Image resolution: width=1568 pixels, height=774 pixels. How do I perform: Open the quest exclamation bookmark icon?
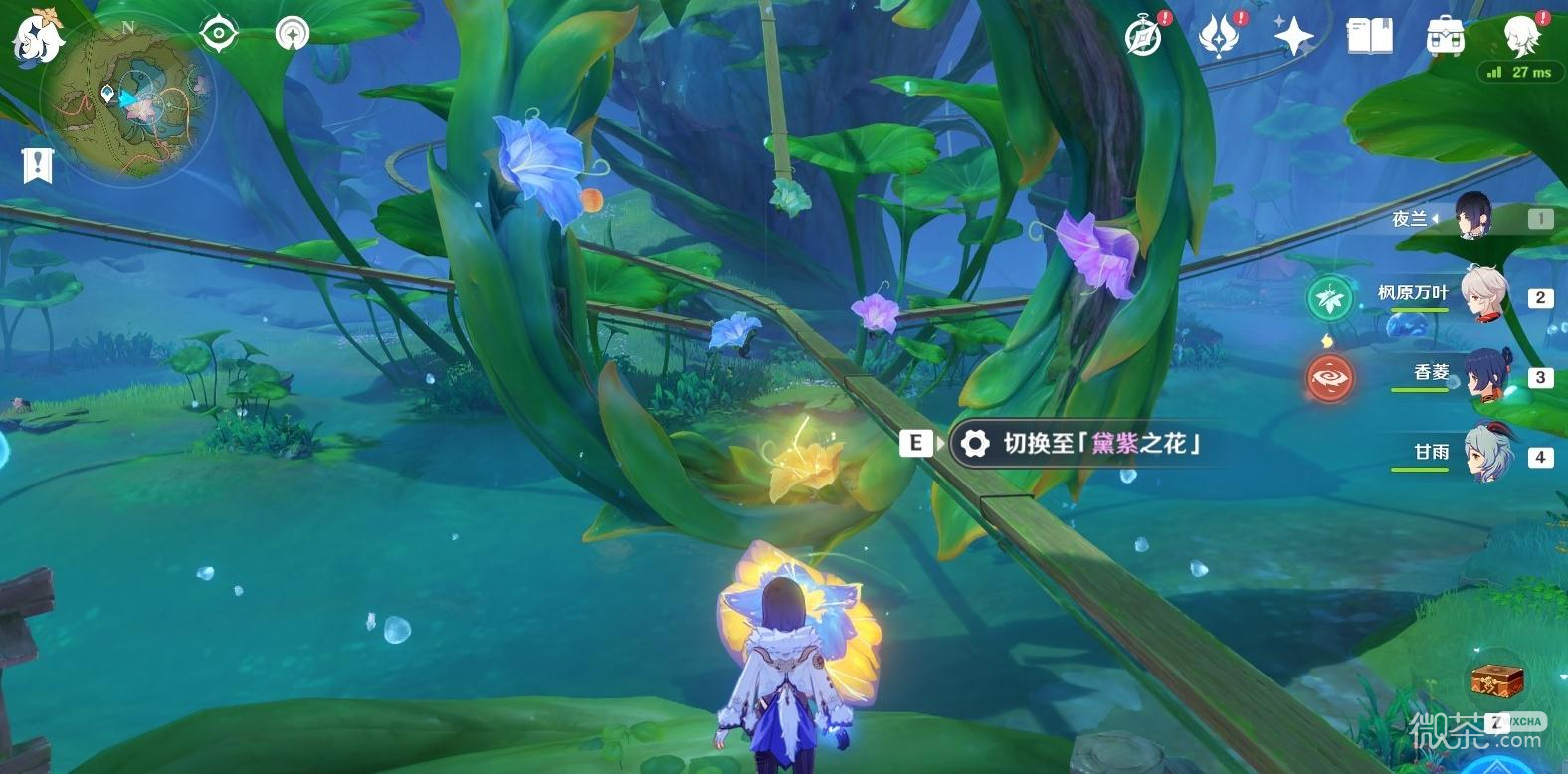(37, 166)
